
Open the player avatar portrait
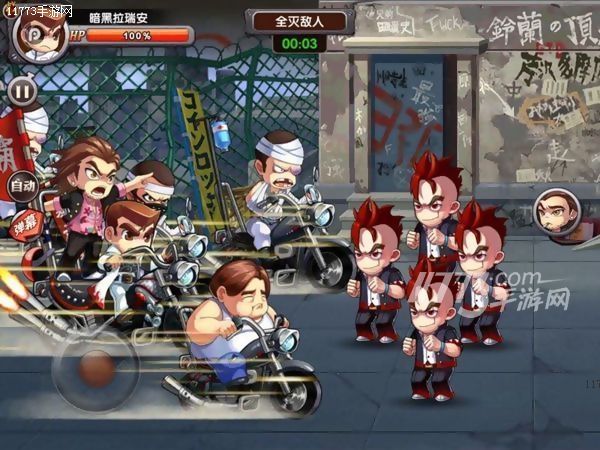coord(33,32)
